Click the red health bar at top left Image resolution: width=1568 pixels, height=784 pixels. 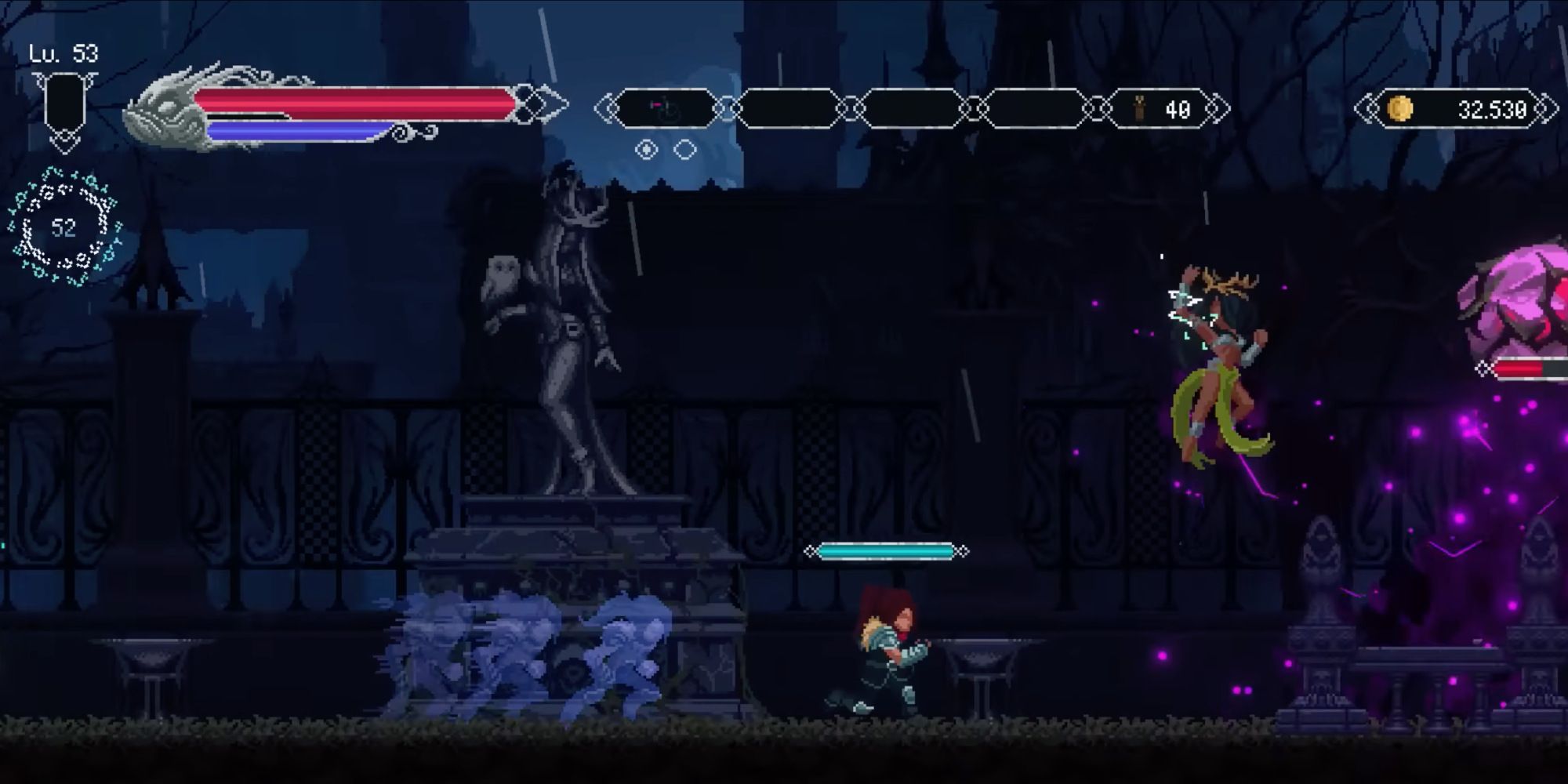[353, 96]
